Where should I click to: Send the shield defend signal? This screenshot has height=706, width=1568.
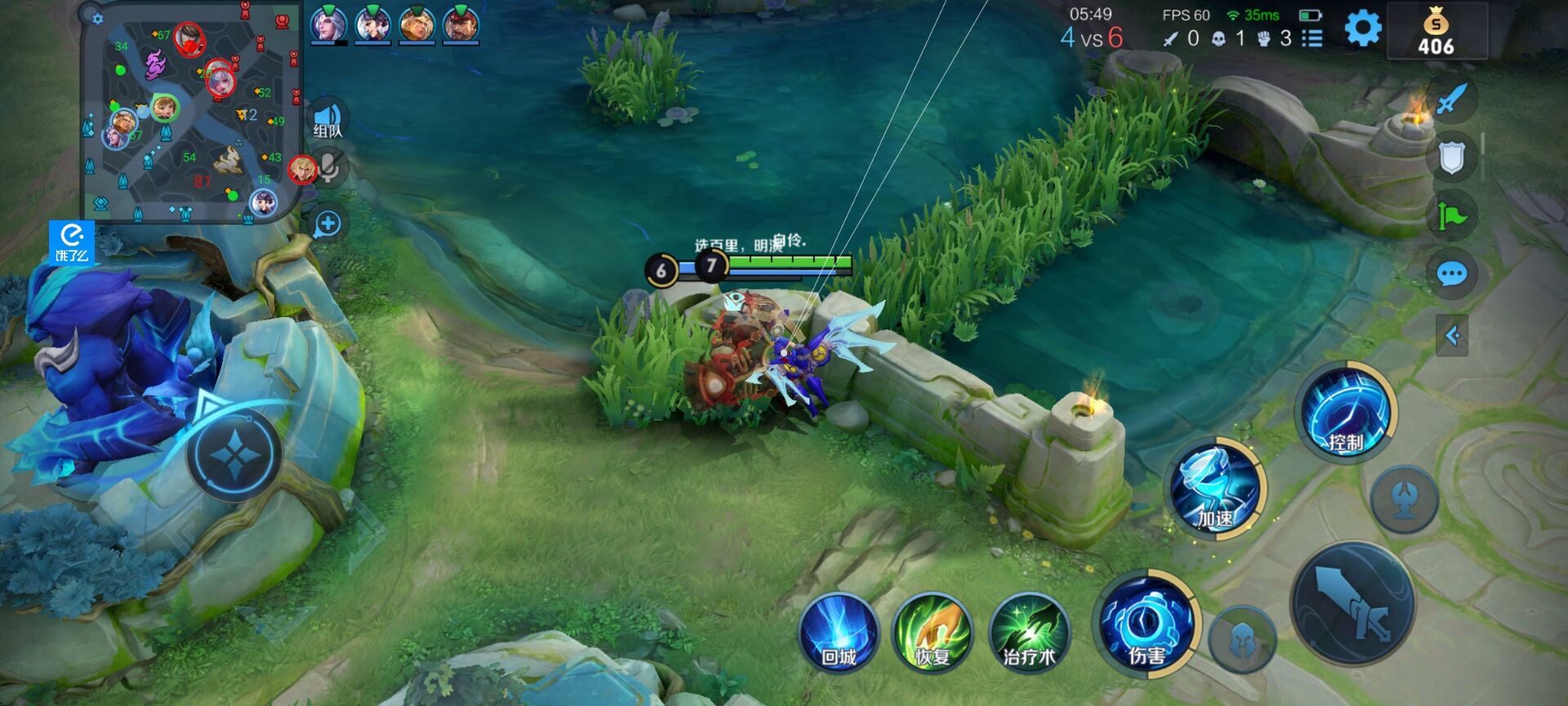1452,158
